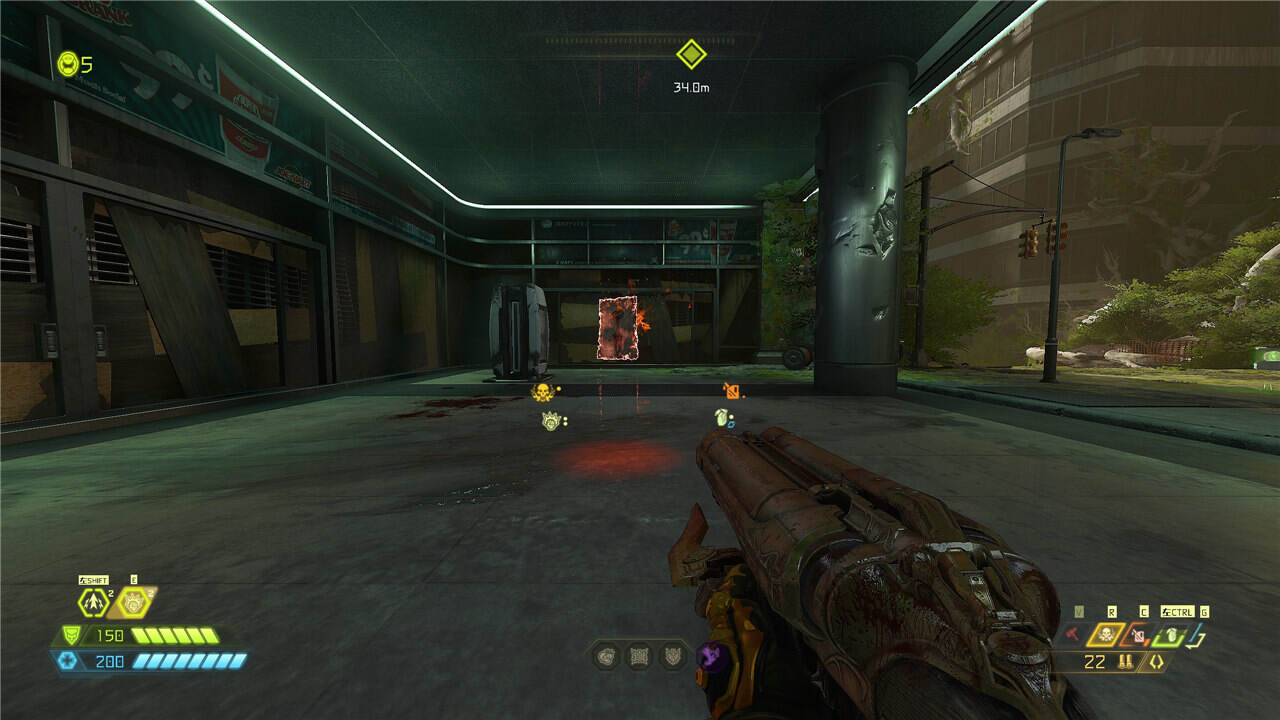Screen dimensions: 1280x720
Task: Trigger the Blood Punch icon
Action: [x=132, y=602]
